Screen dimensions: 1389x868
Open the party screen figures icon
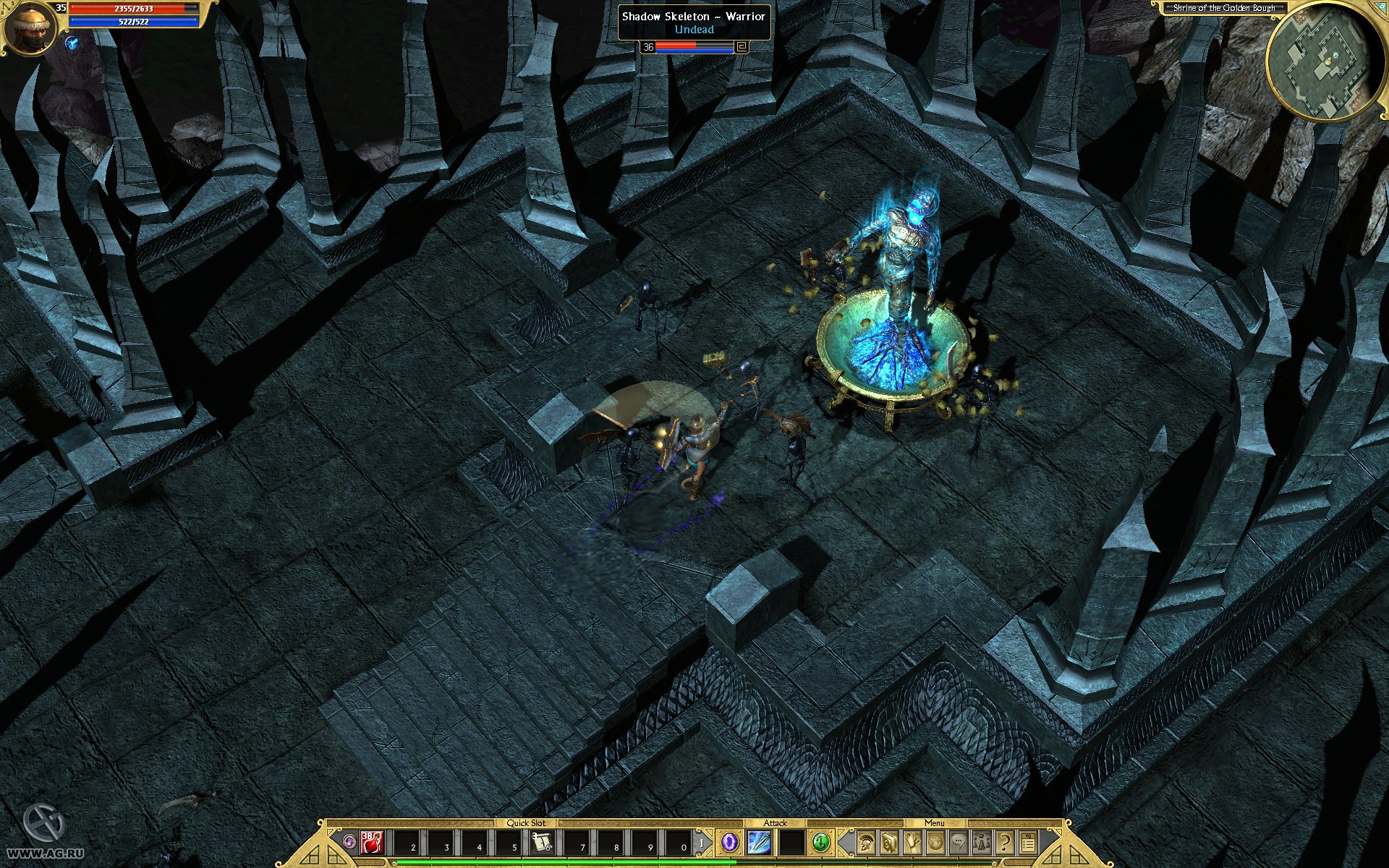pyautogui.click(x=982, y=843)
